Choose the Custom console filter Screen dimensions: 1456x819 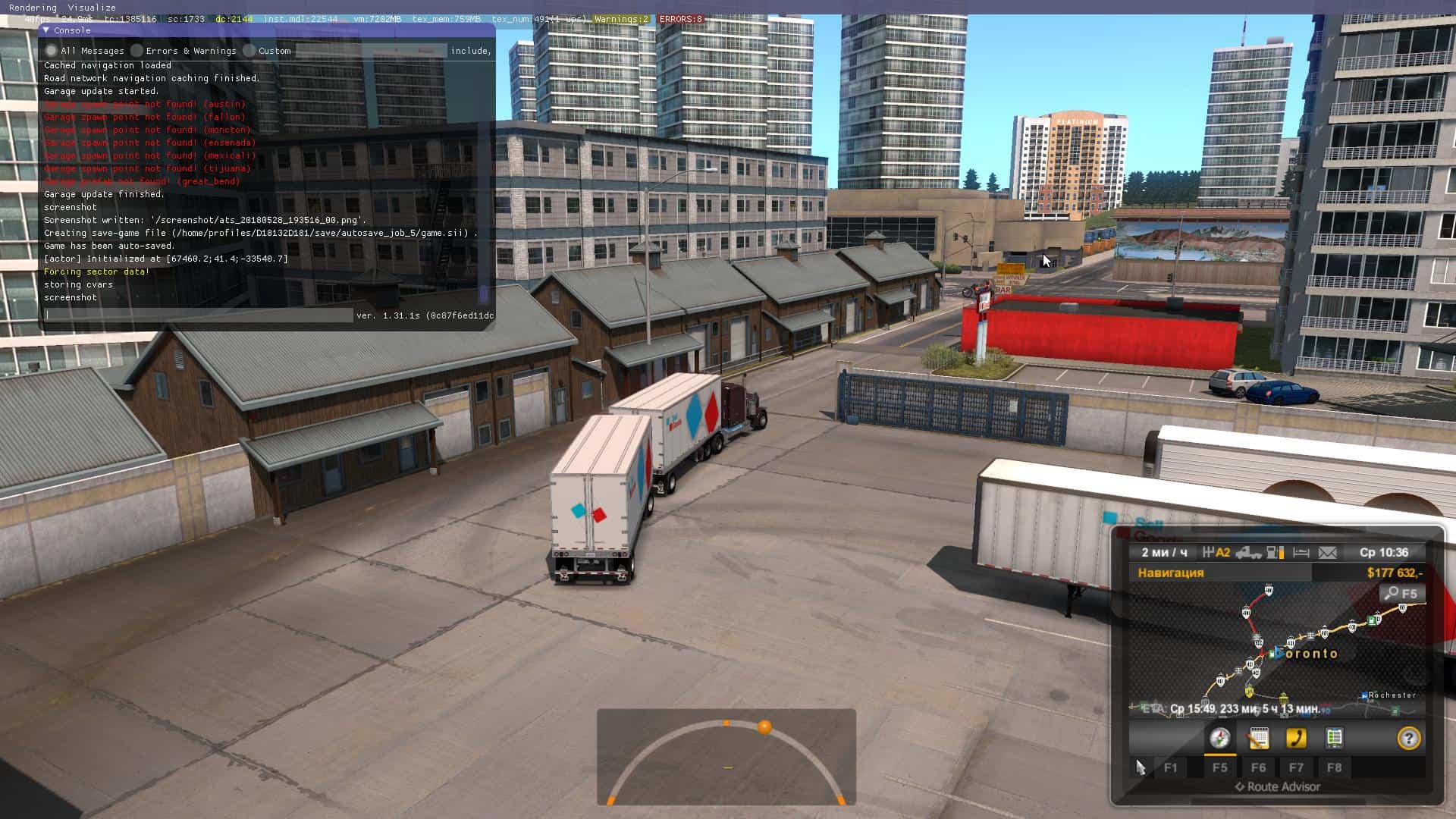(x=249, y=51)
